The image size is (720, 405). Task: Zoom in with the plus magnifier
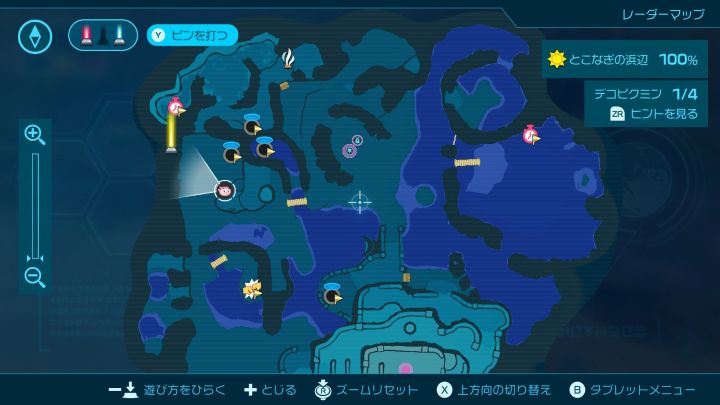[34, 134]
